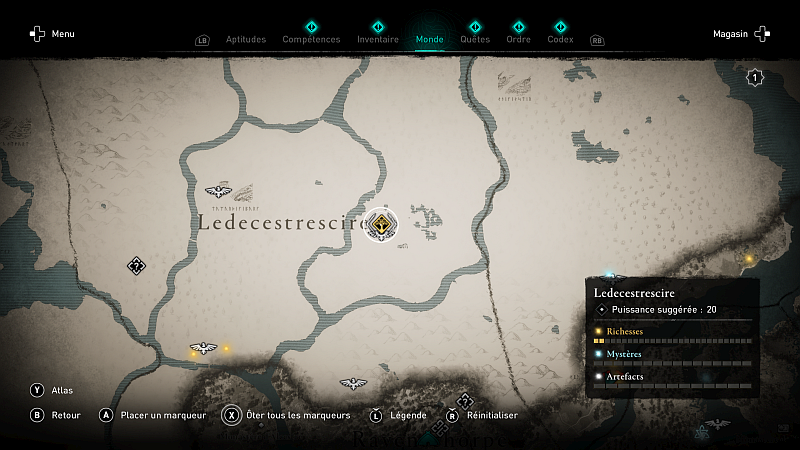Open the Quêtes tab
Image resolution: width=800 pixels, height=450 pixels.
(475, 39)
